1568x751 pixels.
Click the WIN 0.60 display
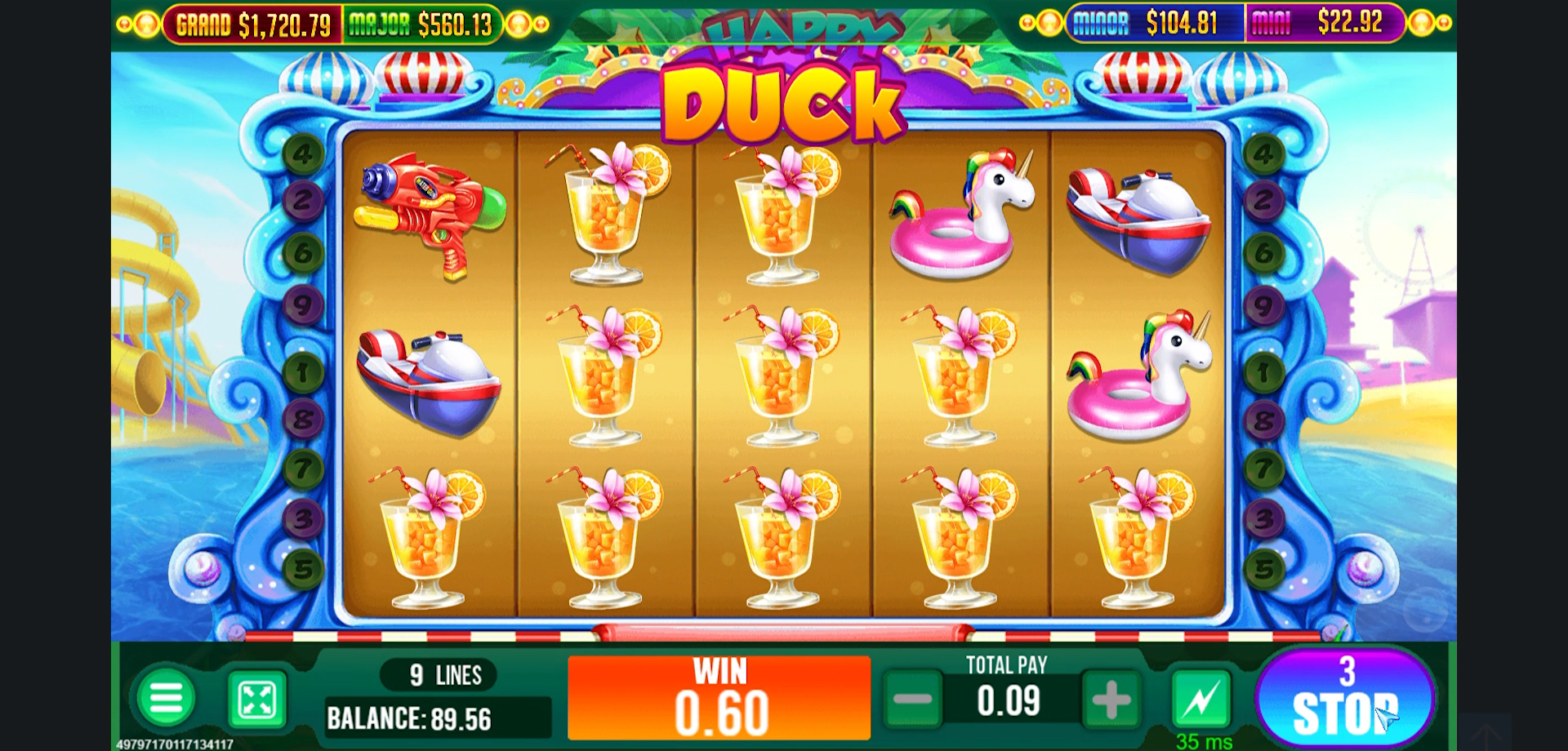719,698
